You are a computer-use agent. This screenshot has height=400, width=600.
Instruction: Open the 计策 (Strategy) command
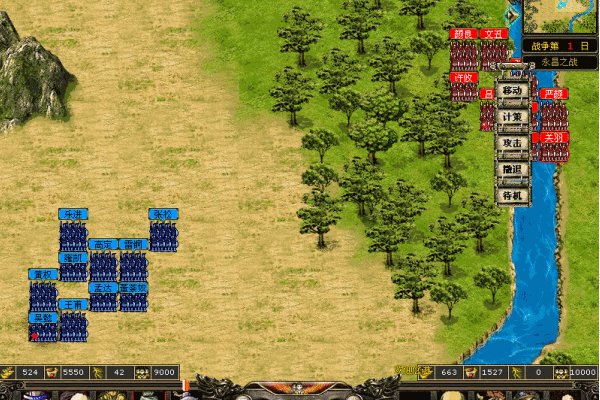[512, 116]
